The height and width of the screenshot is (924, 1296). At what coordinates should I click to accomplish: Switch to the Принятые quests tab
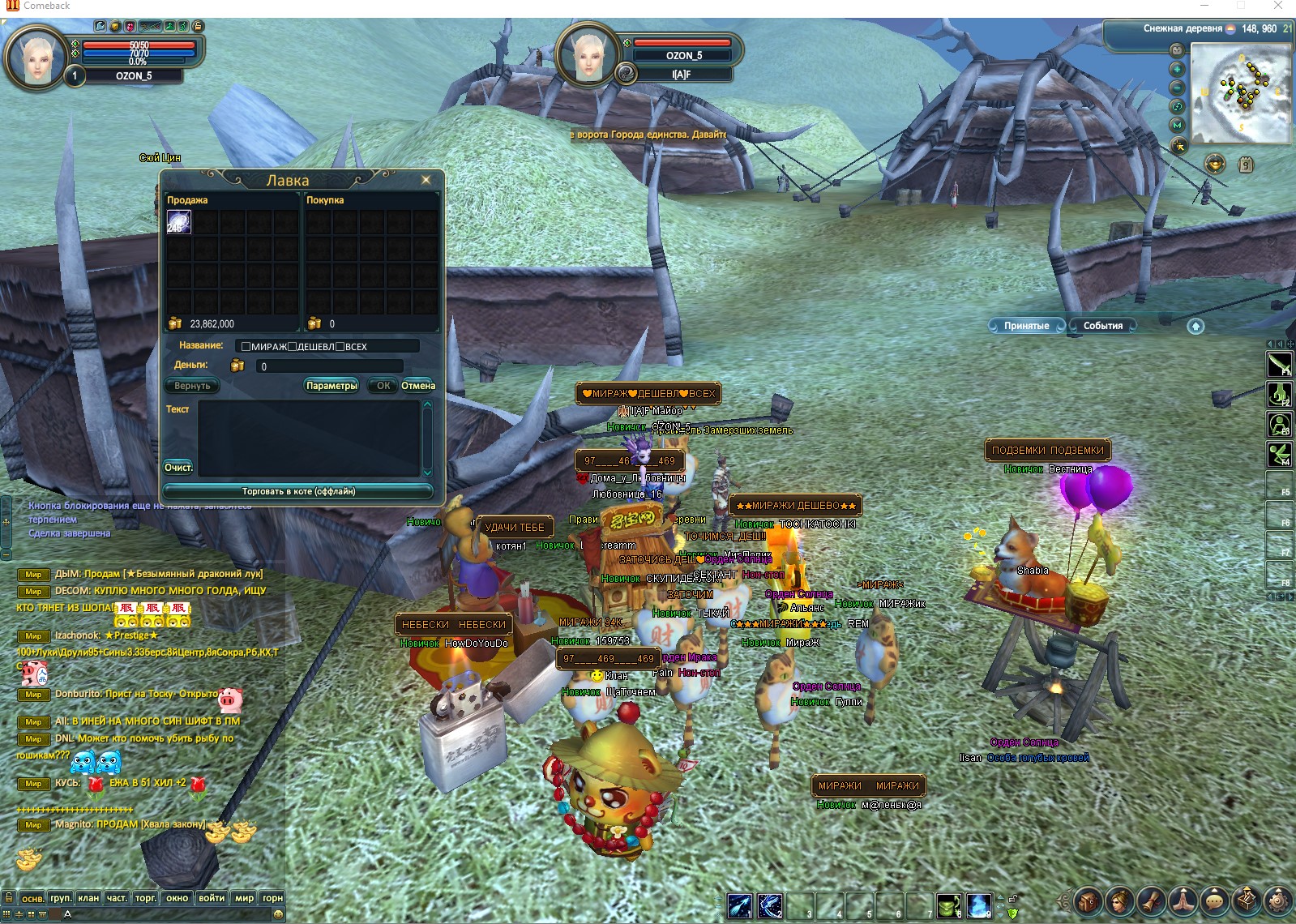[x=1026, y=326]
